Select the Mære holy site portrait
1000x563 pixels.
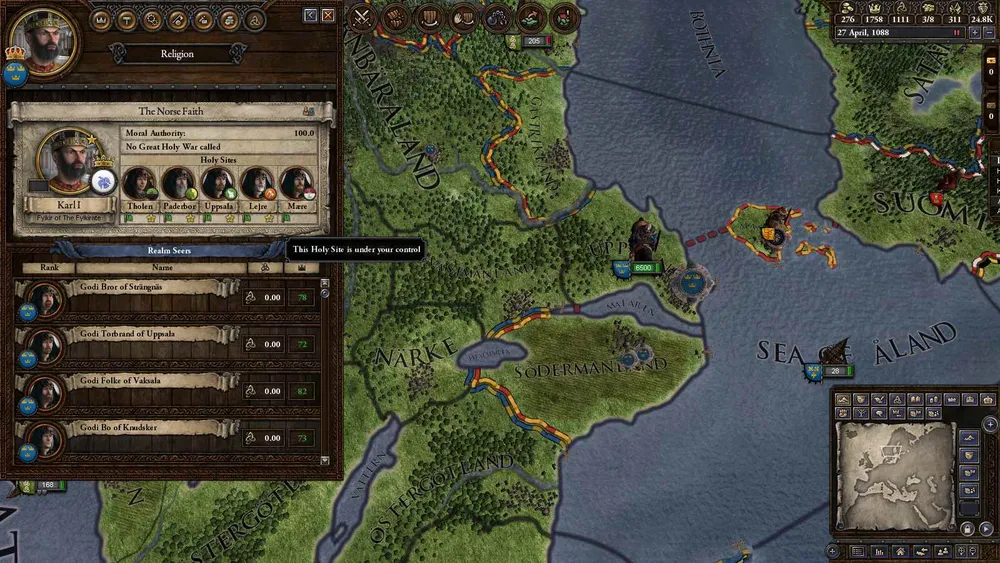pyautogui.click(x=296, y=184)
